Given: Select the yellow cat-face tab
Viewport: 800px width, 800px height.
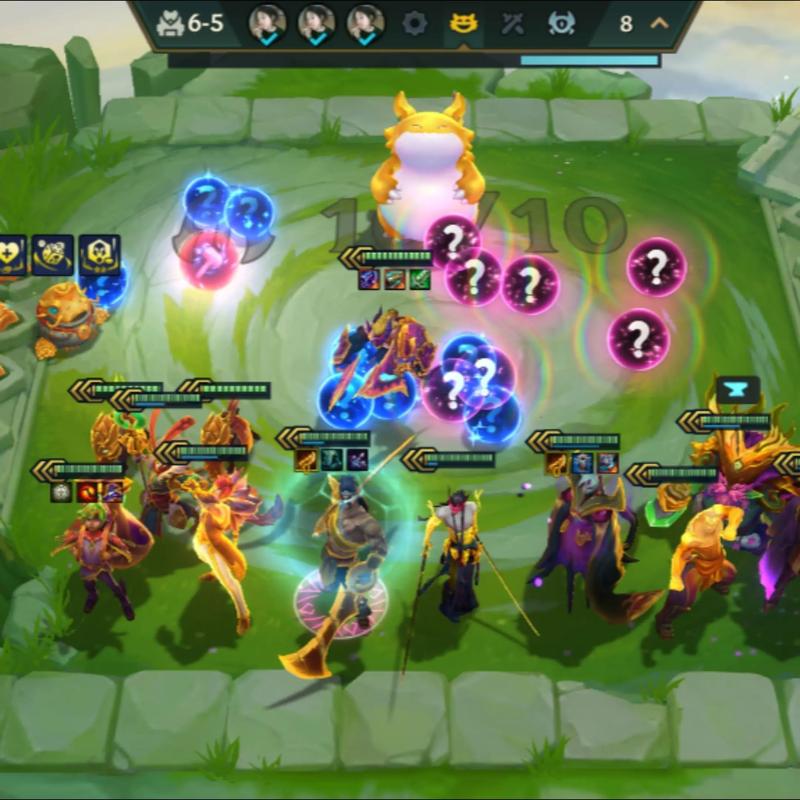Looking at the screenshot, I should tap(463, 23).
